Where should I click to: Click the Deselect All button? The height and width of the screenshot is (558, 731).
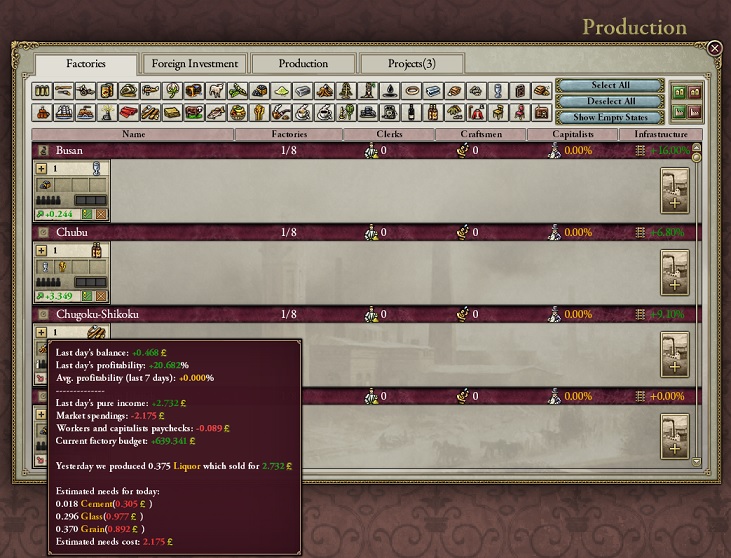pos(610,101)
